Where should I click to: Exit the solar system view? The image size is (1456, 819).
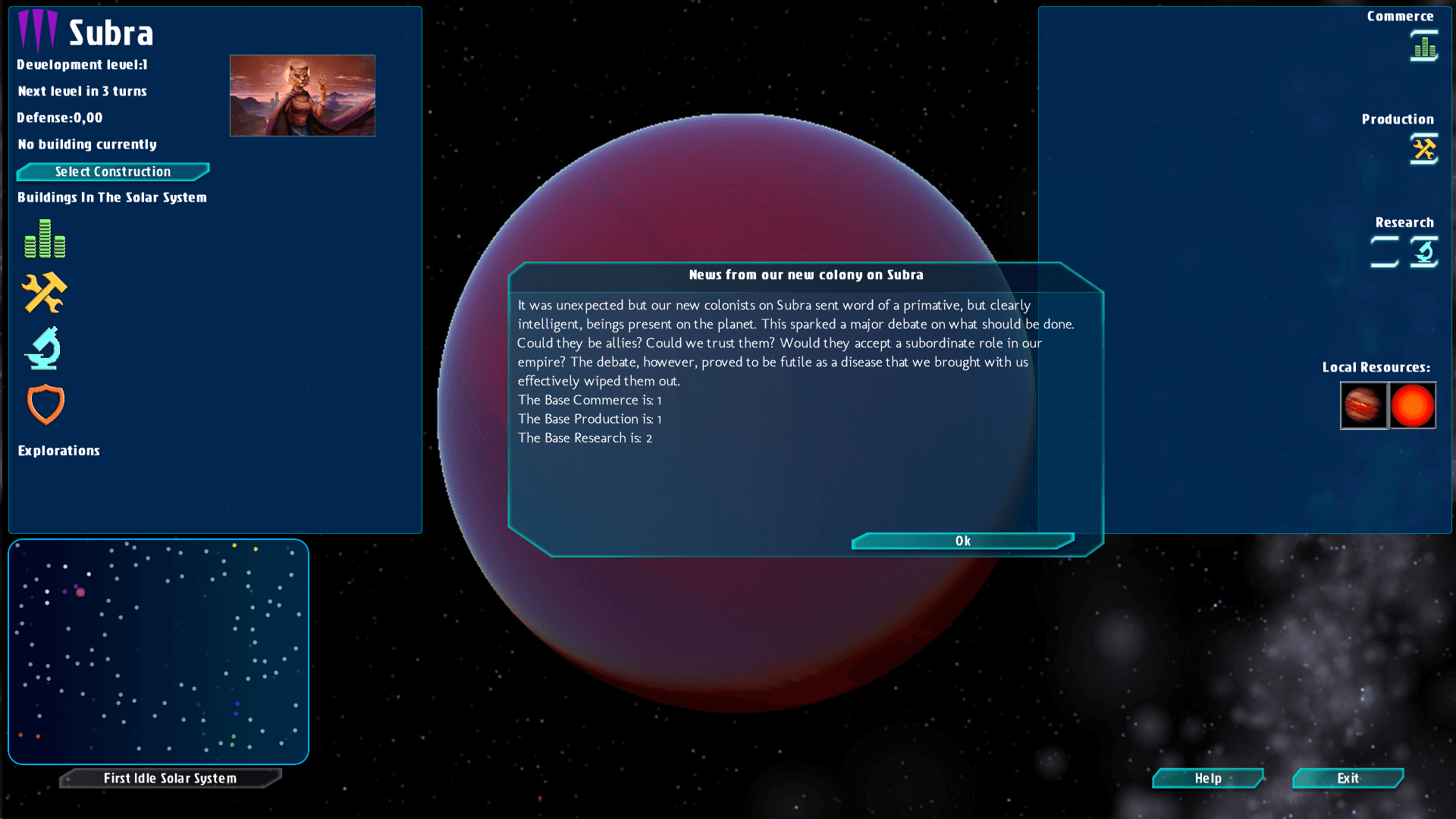[1348, 778]
